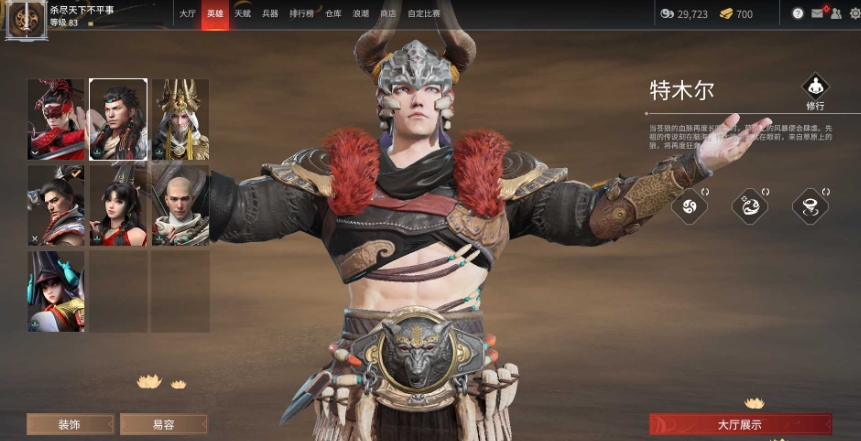Open the mail envelope icon
This screenshot has width=861, height=441.
(817, 14)
